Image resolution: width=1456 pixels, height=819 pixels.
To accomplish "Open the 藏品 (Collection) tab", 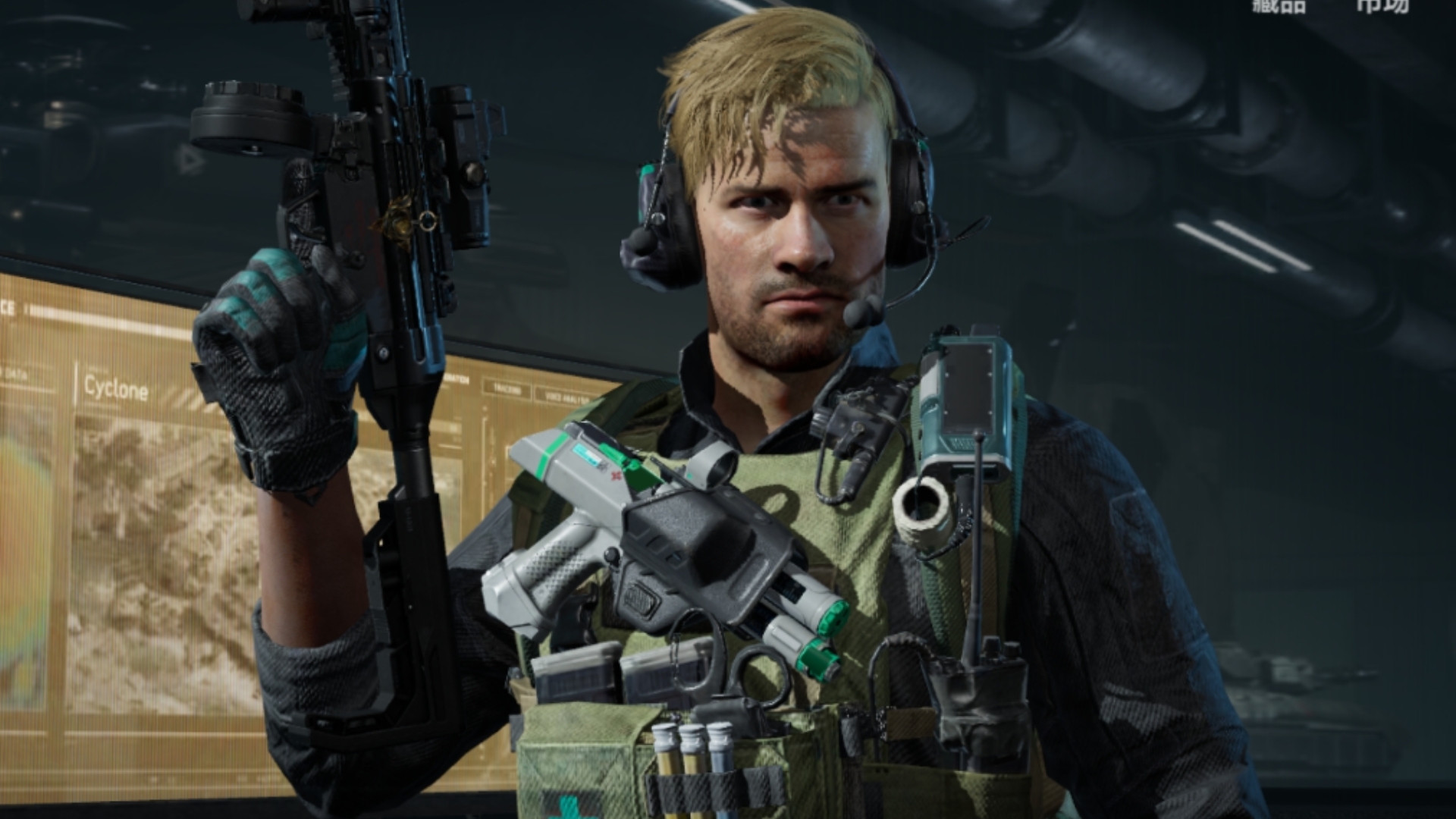I will [x=1279, y=5].
